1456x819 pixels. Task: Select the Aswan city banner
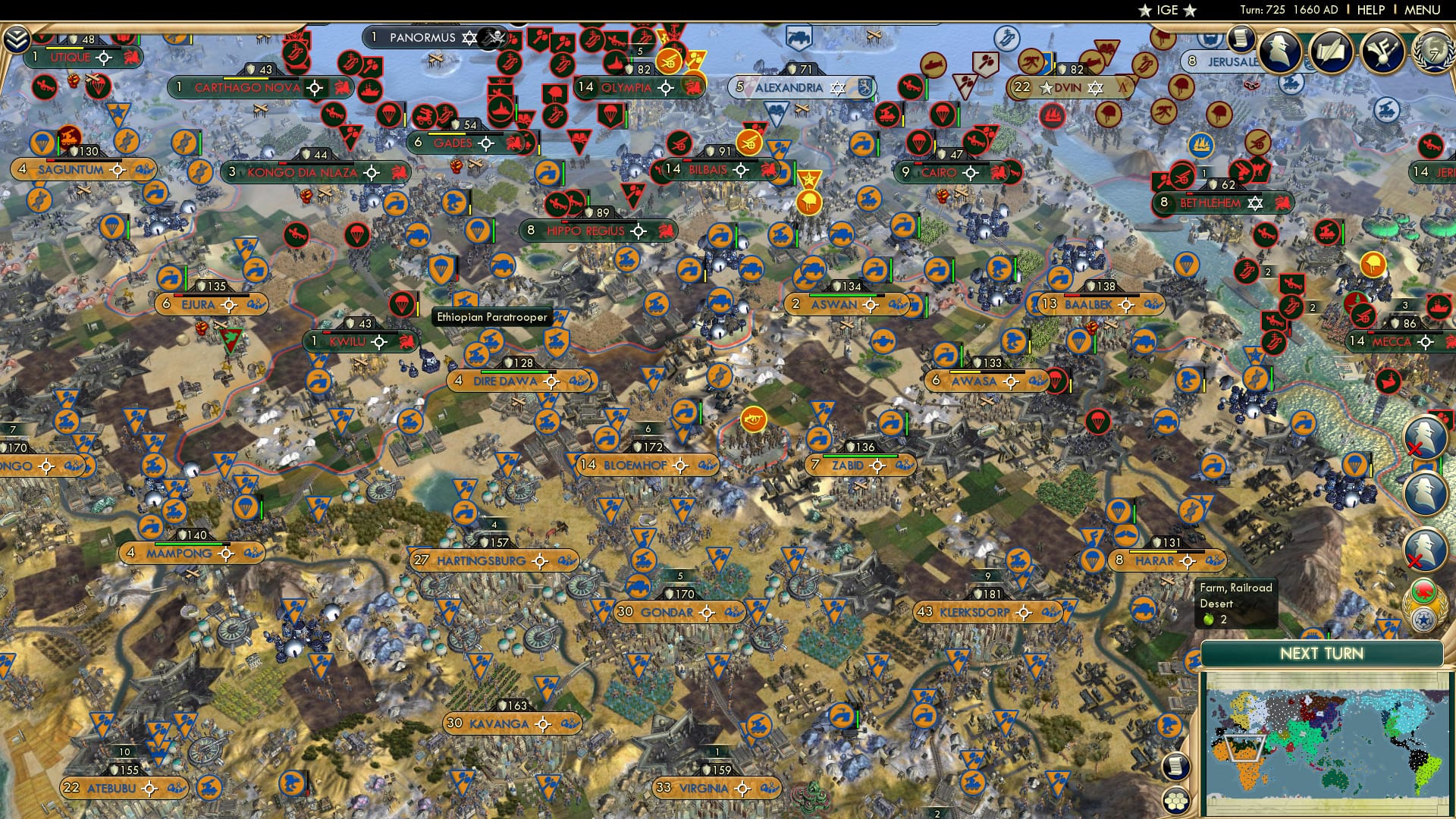837,303
